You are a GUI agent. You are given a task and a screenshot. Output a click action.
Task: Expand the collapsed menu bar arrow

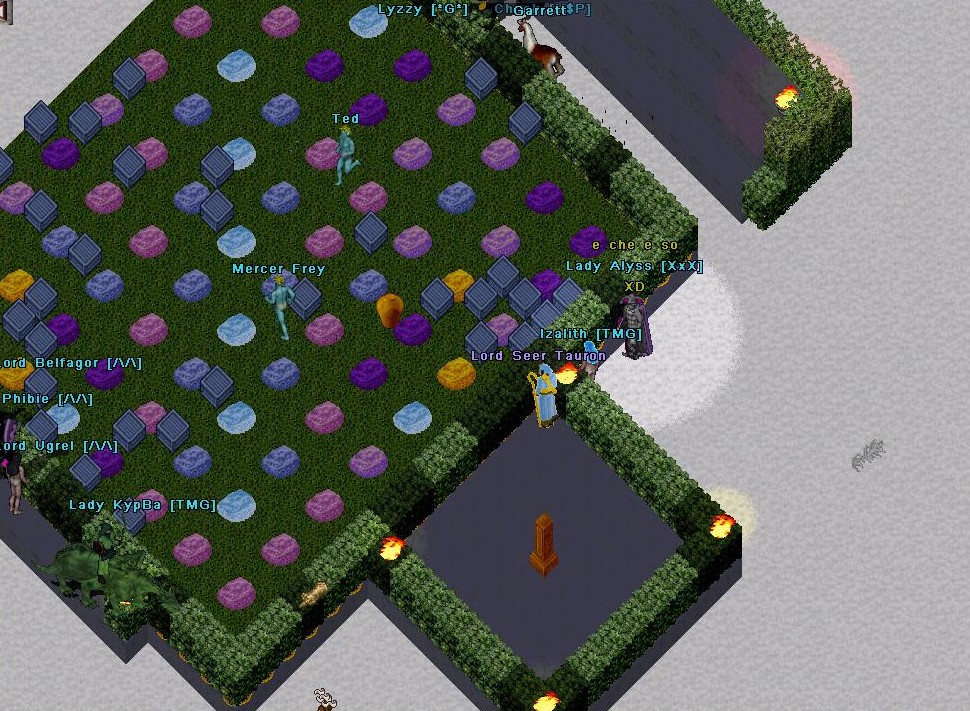point(4,10)
